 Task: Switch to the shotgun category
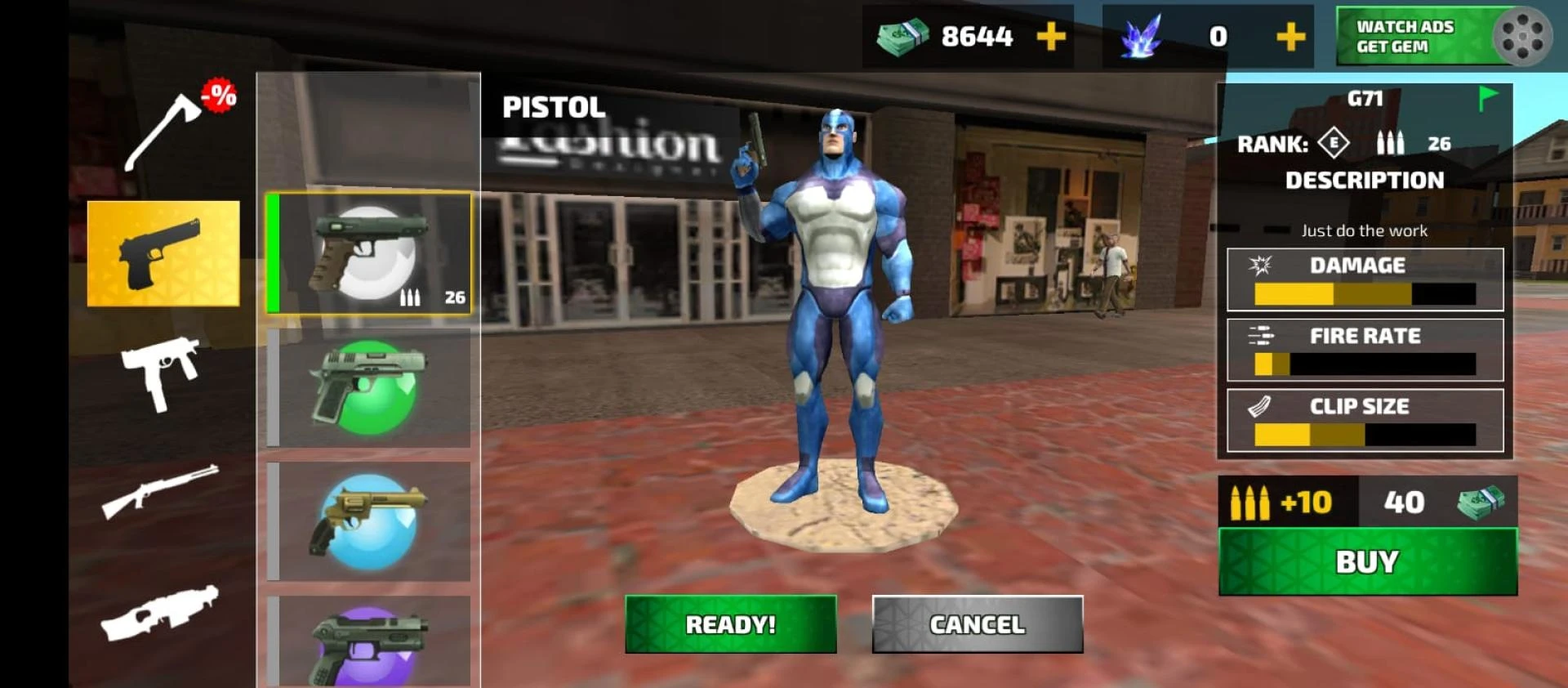coord(162,491)
